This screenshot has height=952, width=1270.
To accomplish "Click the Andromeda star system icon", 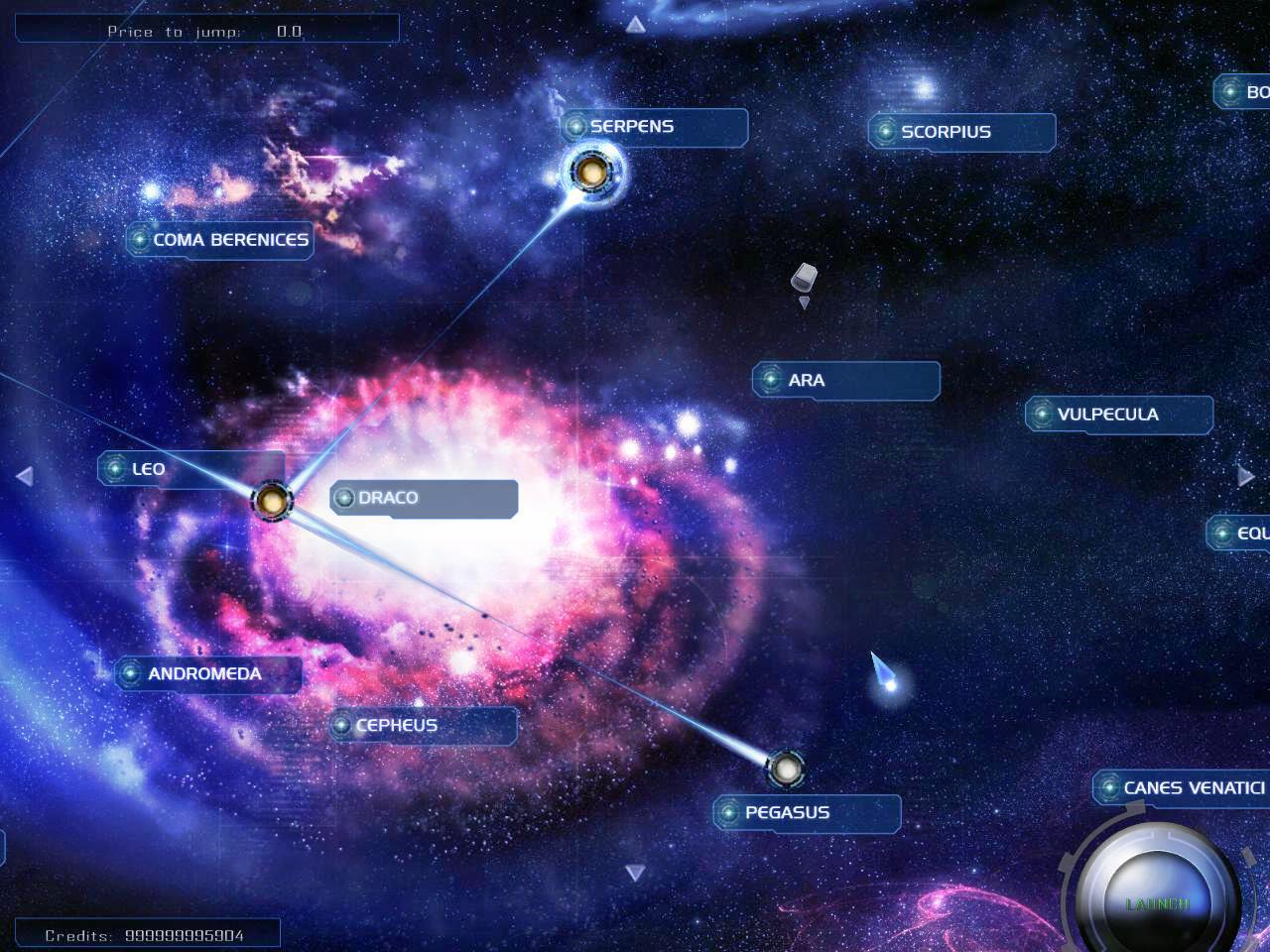I will 133,673.
